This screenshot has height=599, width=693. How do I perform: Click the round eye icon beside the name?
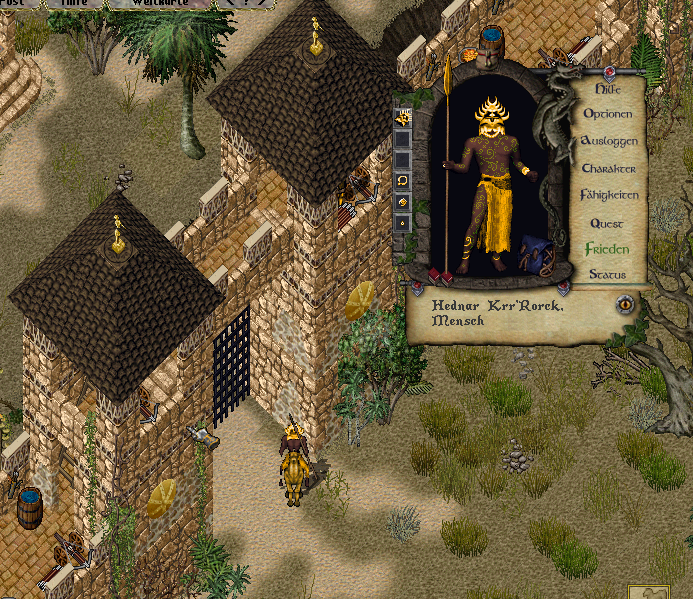[627, 303]
